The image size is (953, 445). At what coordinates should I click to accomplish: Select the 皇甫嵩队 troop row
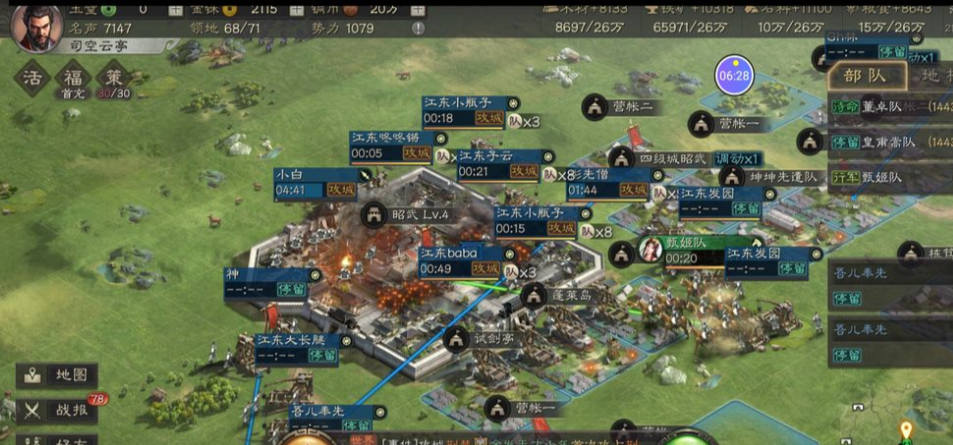[x=890, y=142]
